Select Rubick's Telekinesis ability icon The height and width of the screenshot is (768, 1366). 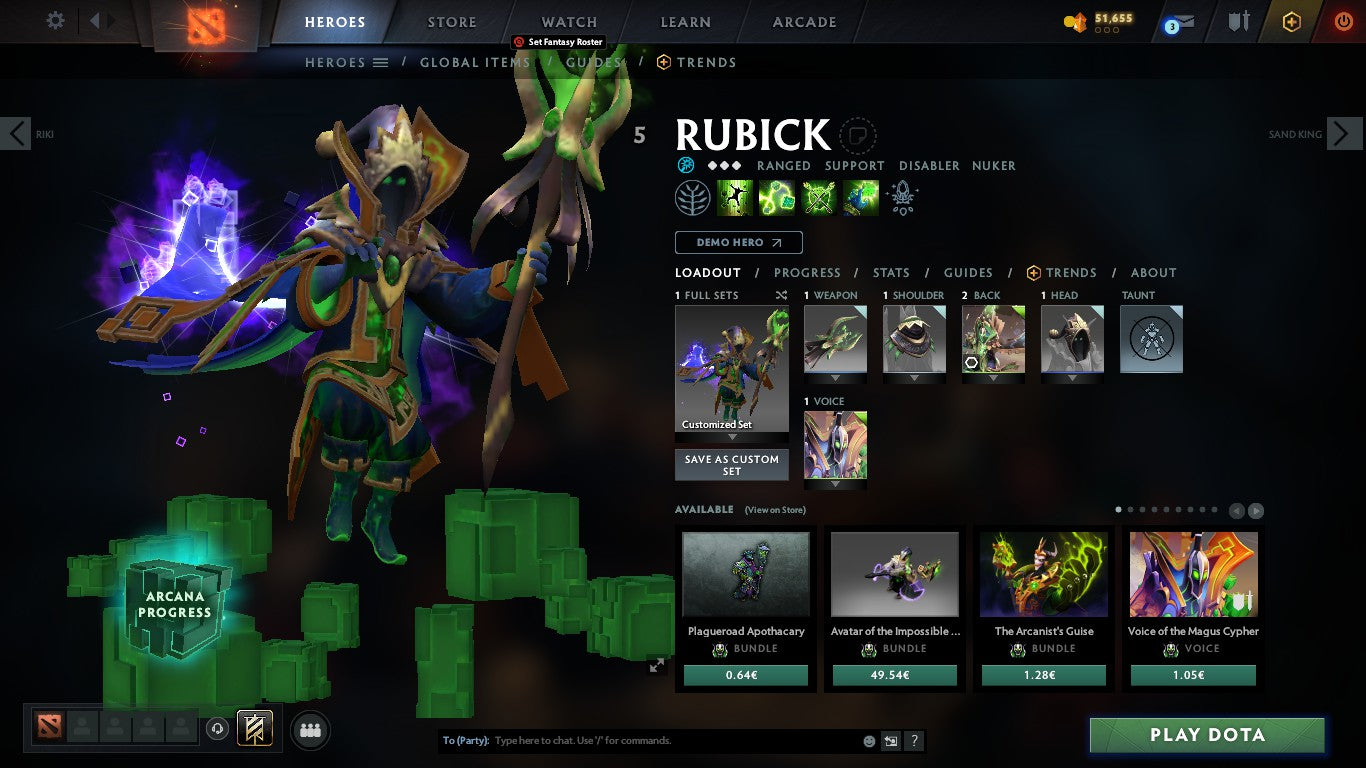736,197
